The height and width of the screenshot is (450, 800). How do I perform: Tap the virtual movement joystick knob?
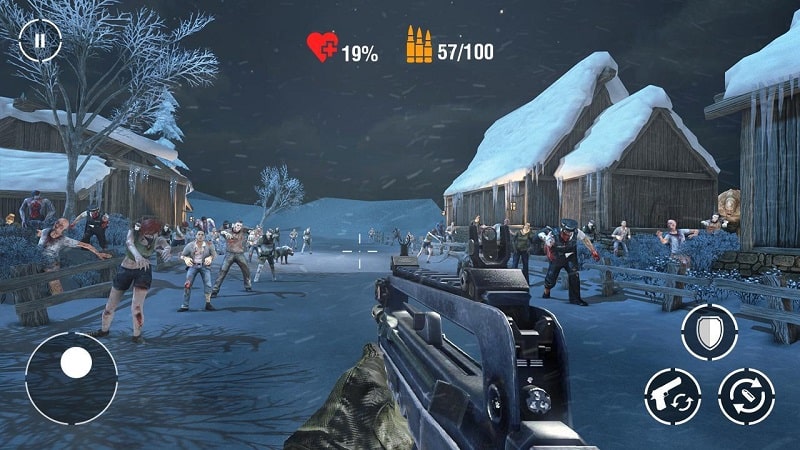pos(75,363)
